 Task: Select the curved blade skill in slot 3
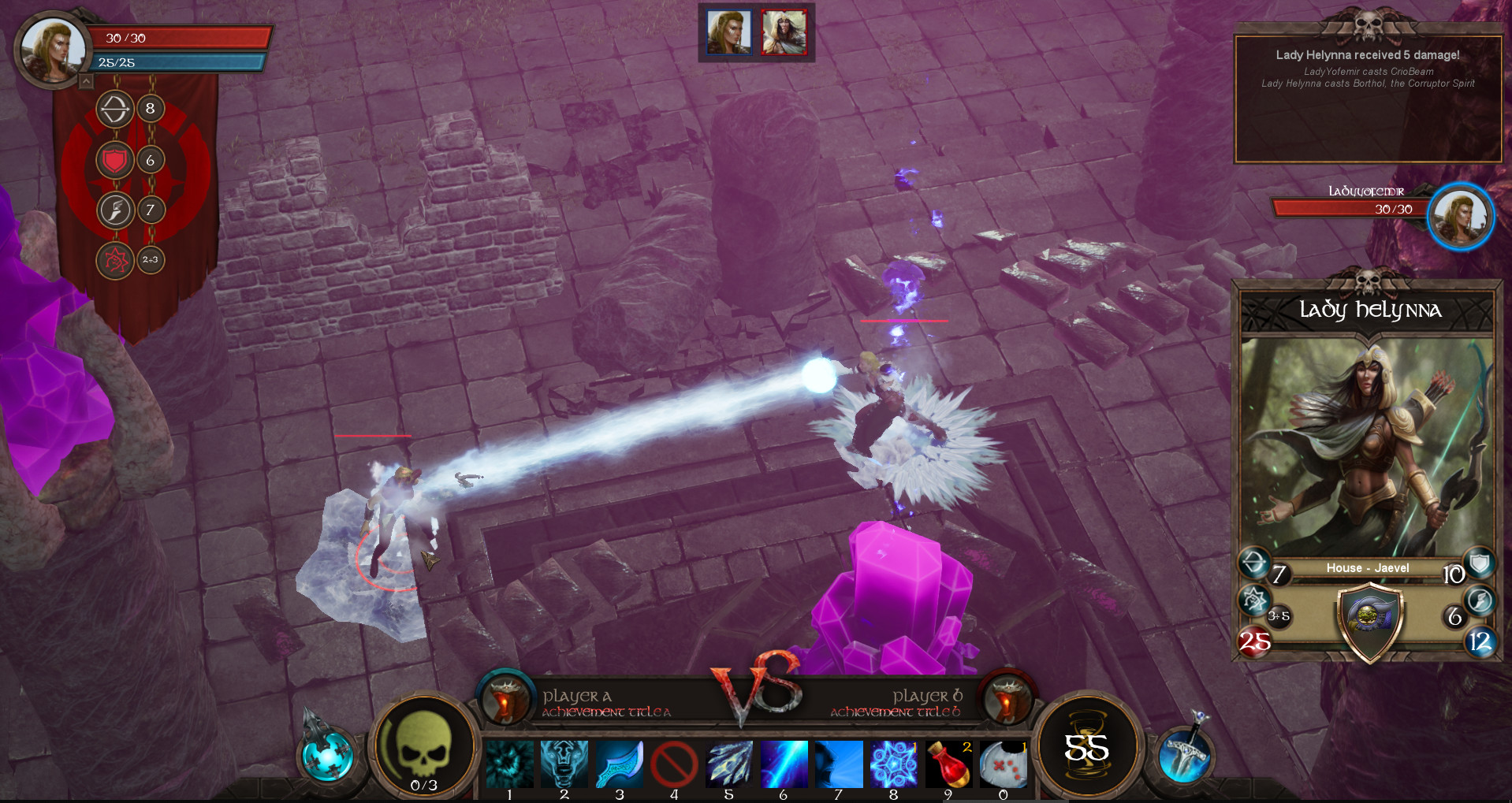point(620,763)
